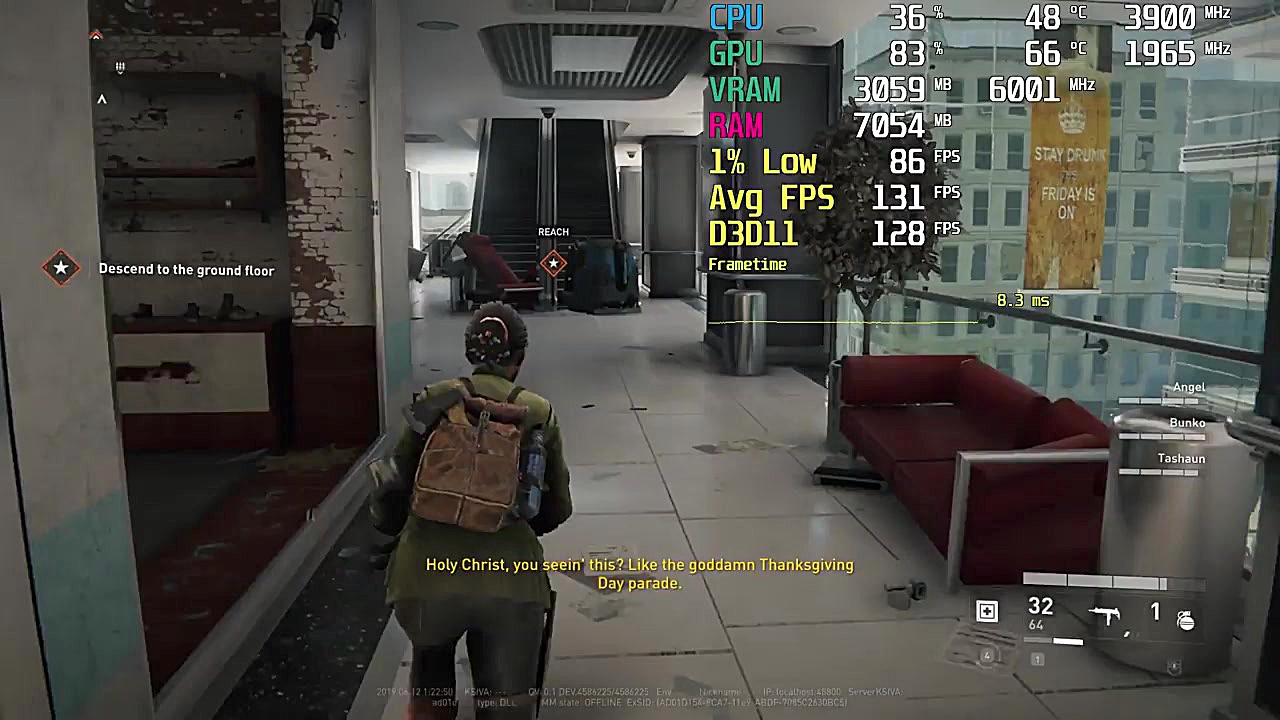The height and width of the screenshot is (720, 1280).
Task: Select the medkit icon
Action: click(987, 611)
